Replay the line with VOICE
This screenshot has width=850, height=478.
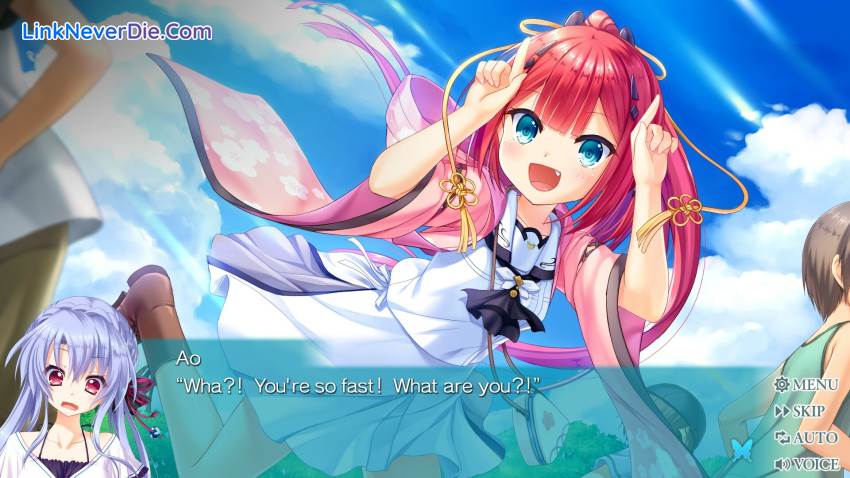pos(806,463)
